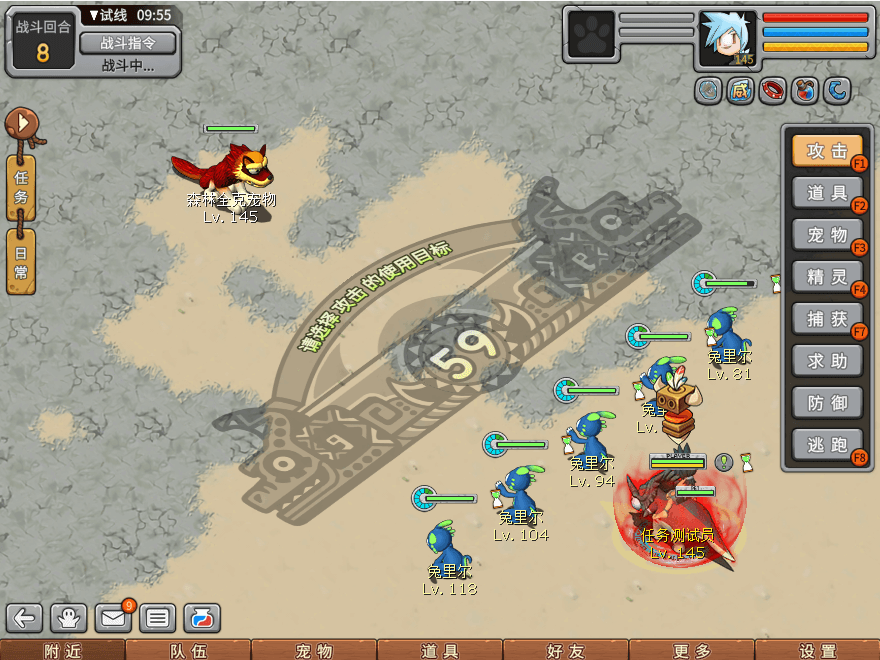Open the 好友 (Friends) bottom tab

click(x=565, y=651)
